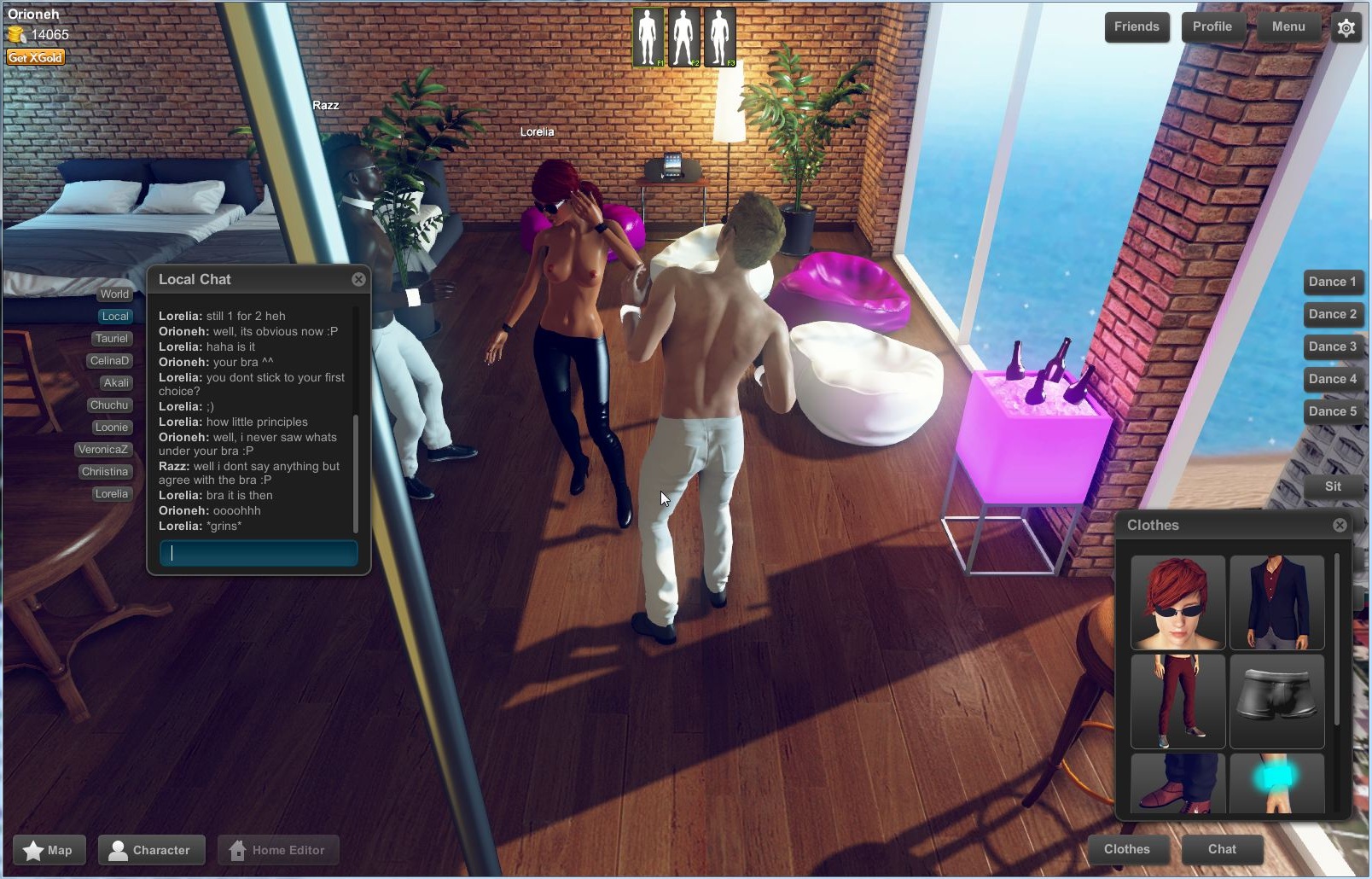This screenshot has height=879, width=1372.
Task: Switch to the World chat tab
Action: [x=114, y=294]
